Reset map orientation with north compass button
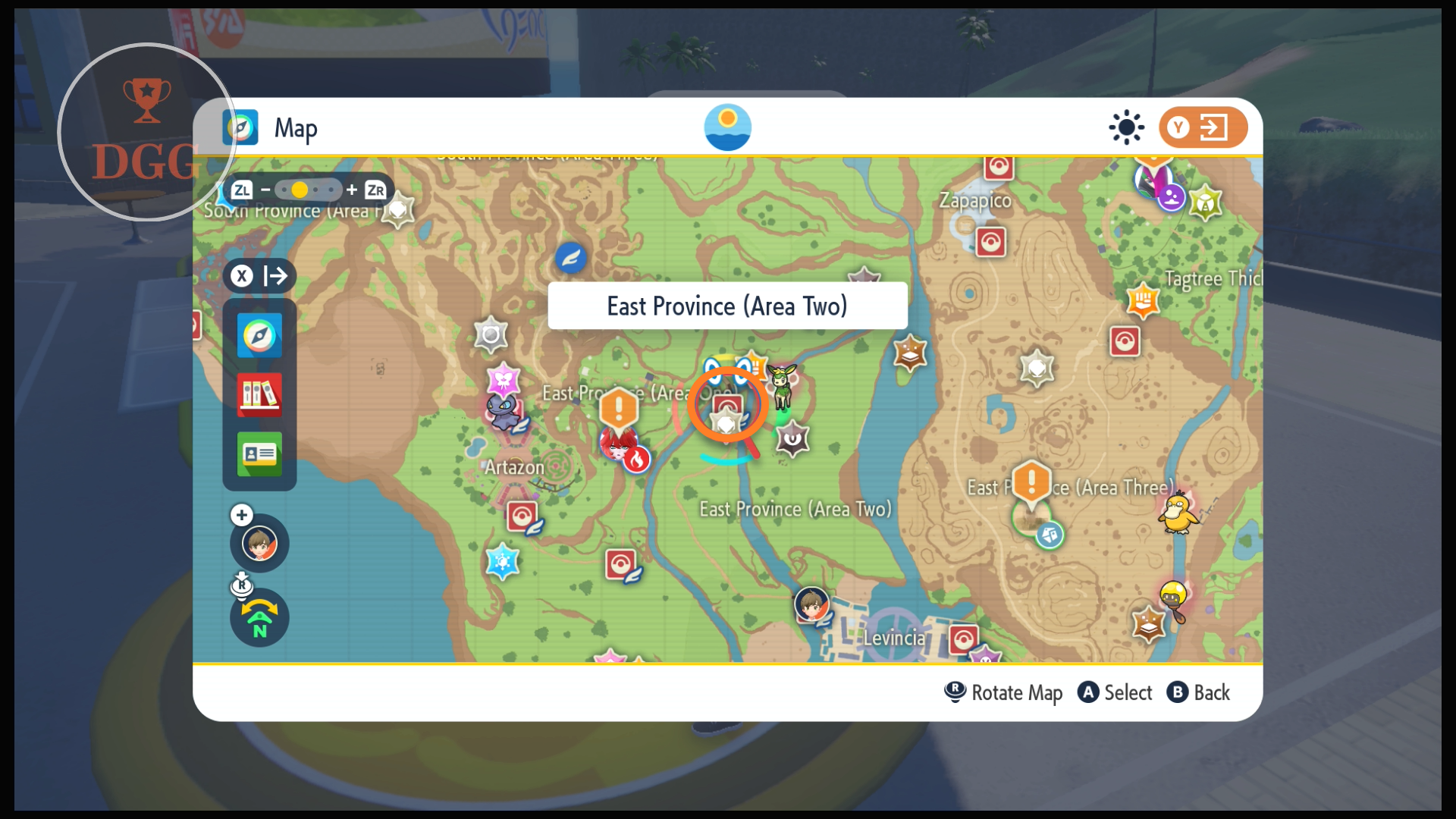The width and height of the screenshot is (1456, 819). (x=259, y=618)
